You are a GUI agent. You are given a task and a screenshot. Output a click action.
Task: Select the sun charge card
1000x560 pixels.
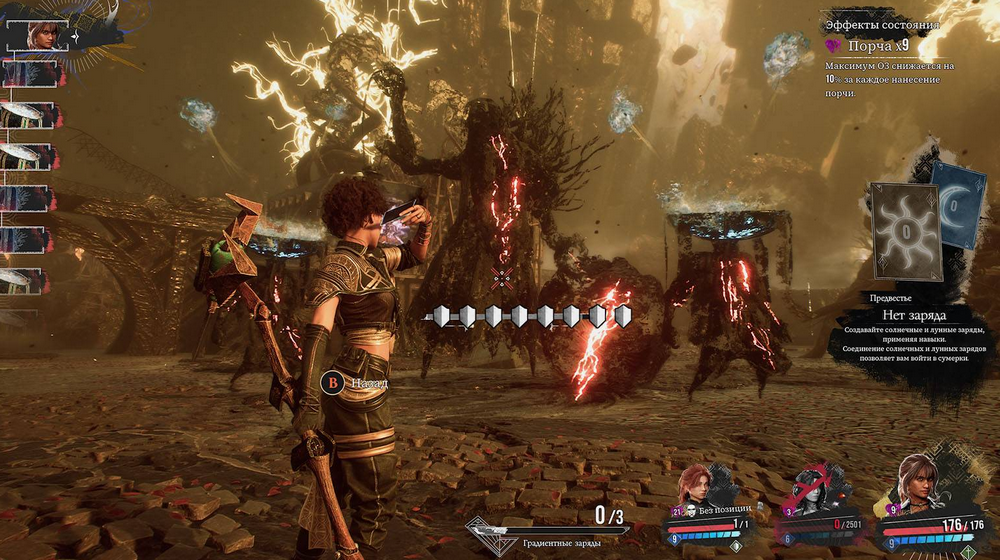tap(905, 231)
